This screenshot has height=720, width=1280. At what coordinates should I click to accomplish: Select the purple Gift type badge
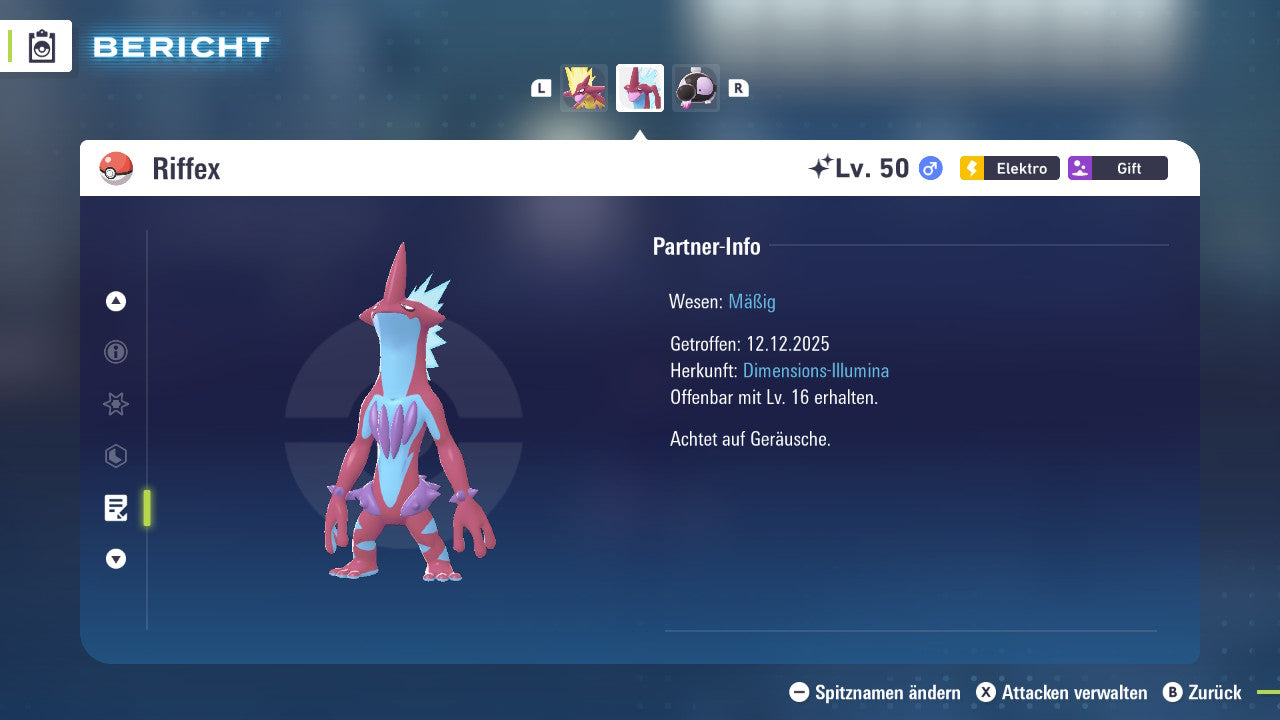click(x=1117, y=168)
